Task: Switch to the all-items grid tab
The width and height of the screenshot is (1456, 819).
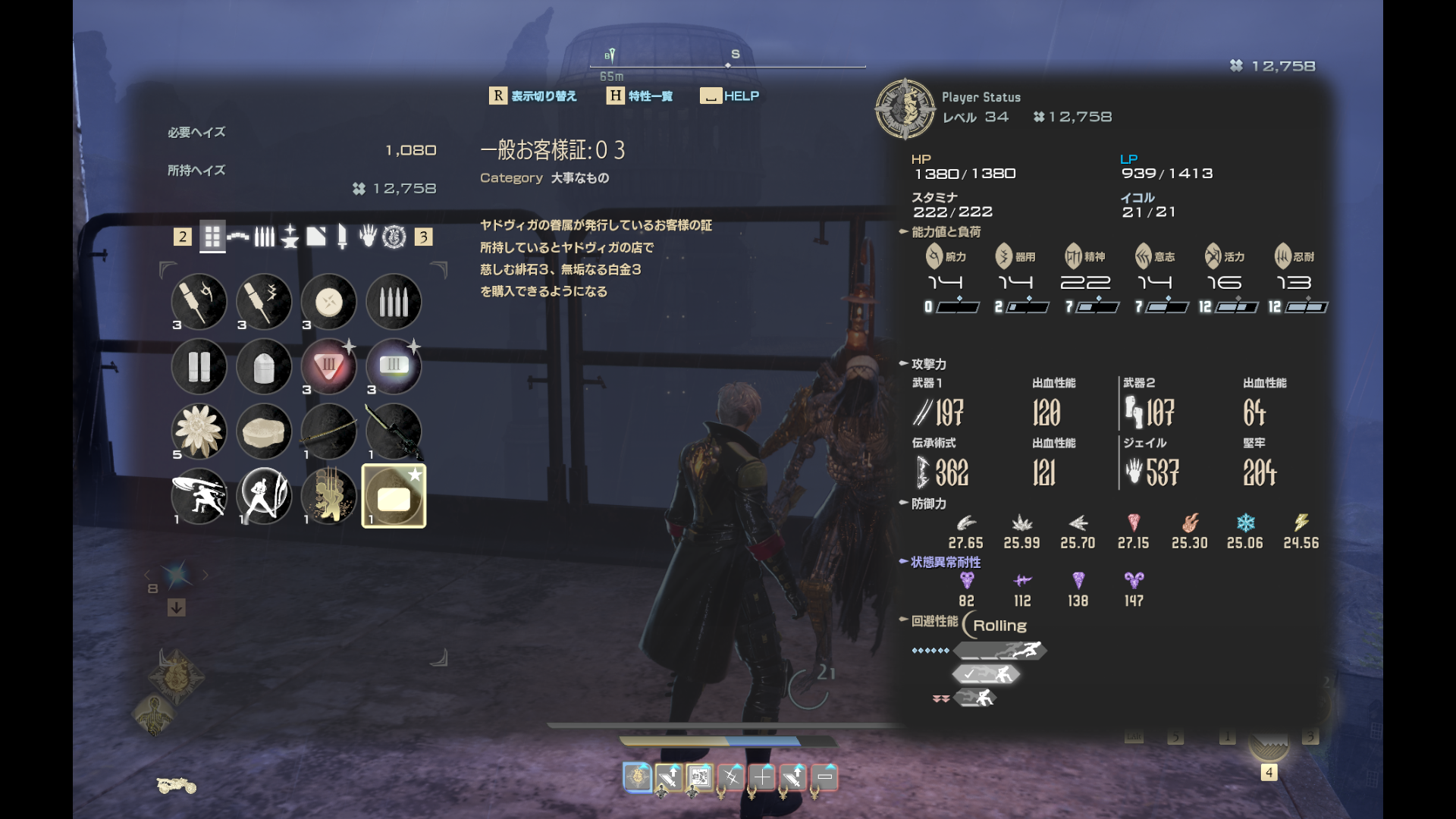Action: point(212,237)
